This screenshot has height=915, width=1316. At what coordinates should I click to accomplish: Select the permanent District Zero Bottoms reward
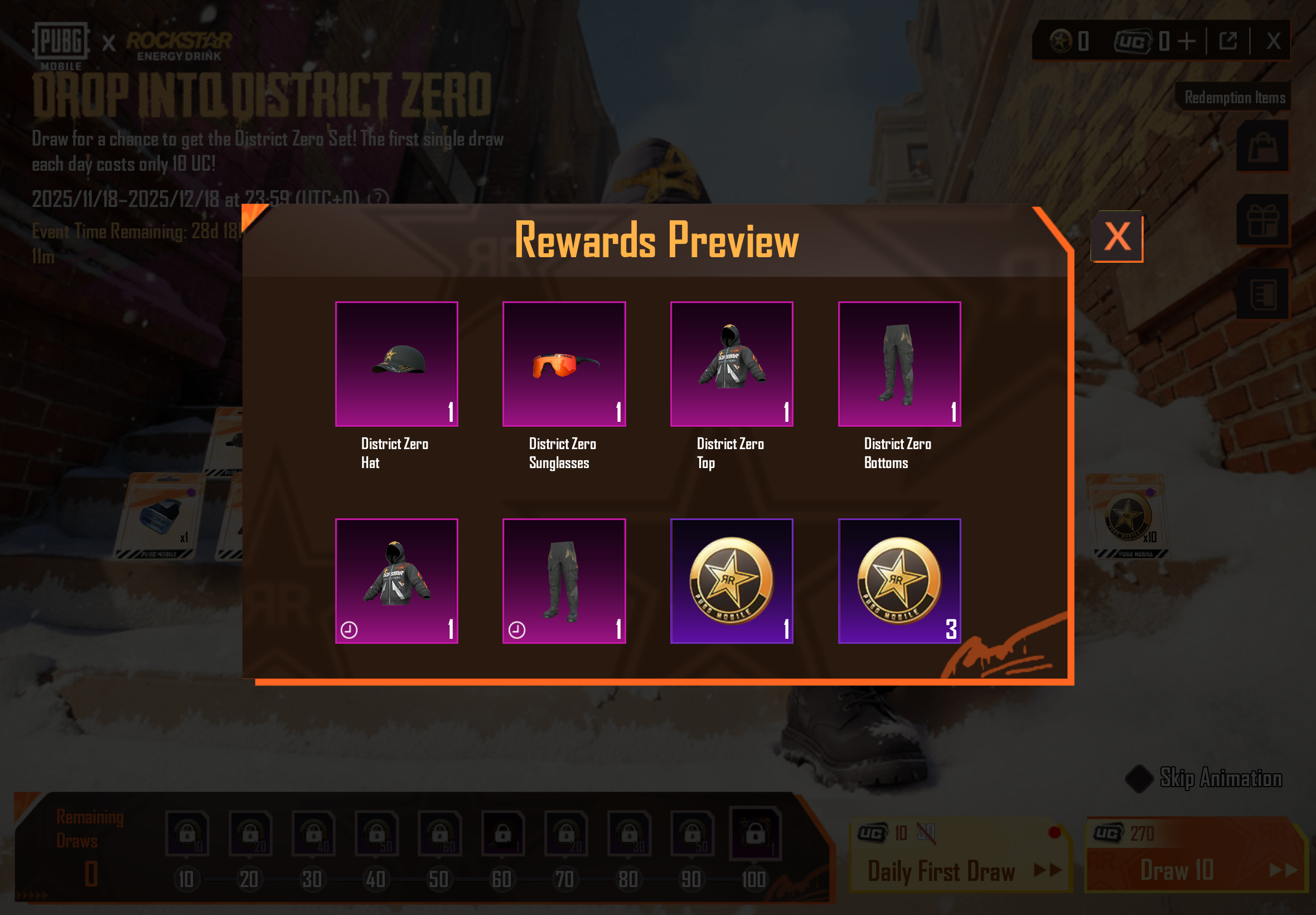(899, 364)
